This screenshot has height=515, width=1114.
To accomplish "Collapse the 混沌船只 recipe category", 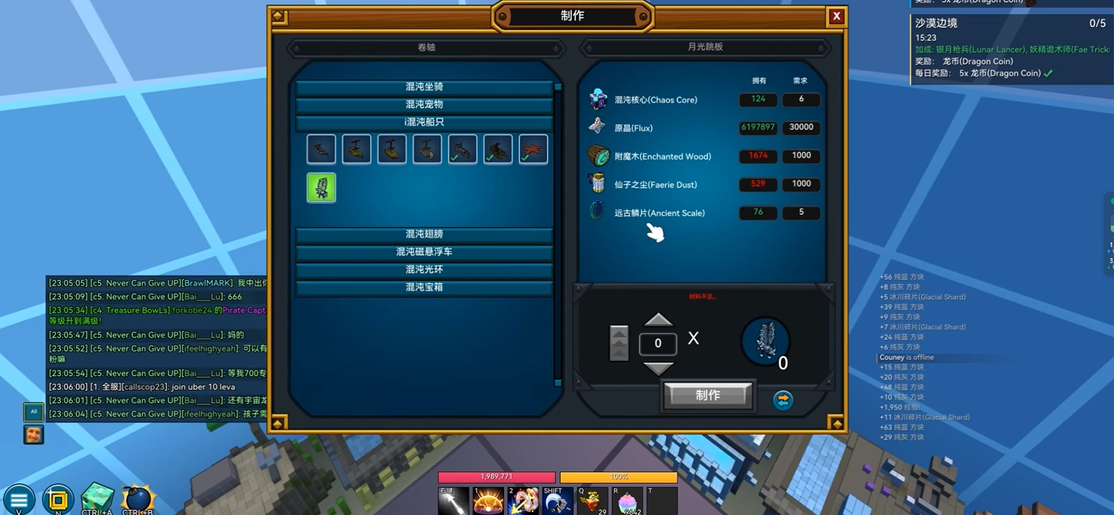I will [424, 122].
